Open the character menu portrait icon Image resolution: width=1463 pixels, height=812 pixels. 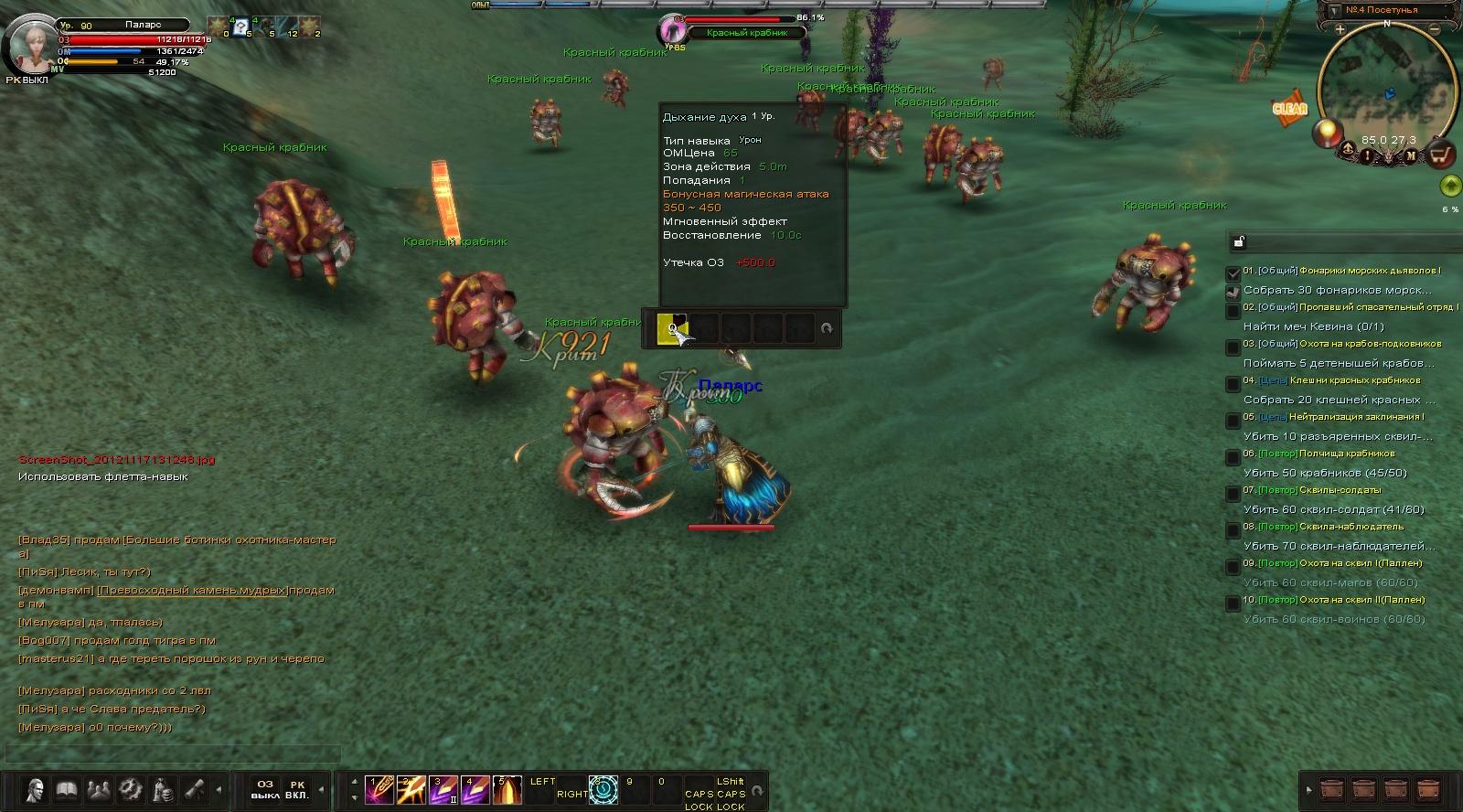[x=35, y=789]
